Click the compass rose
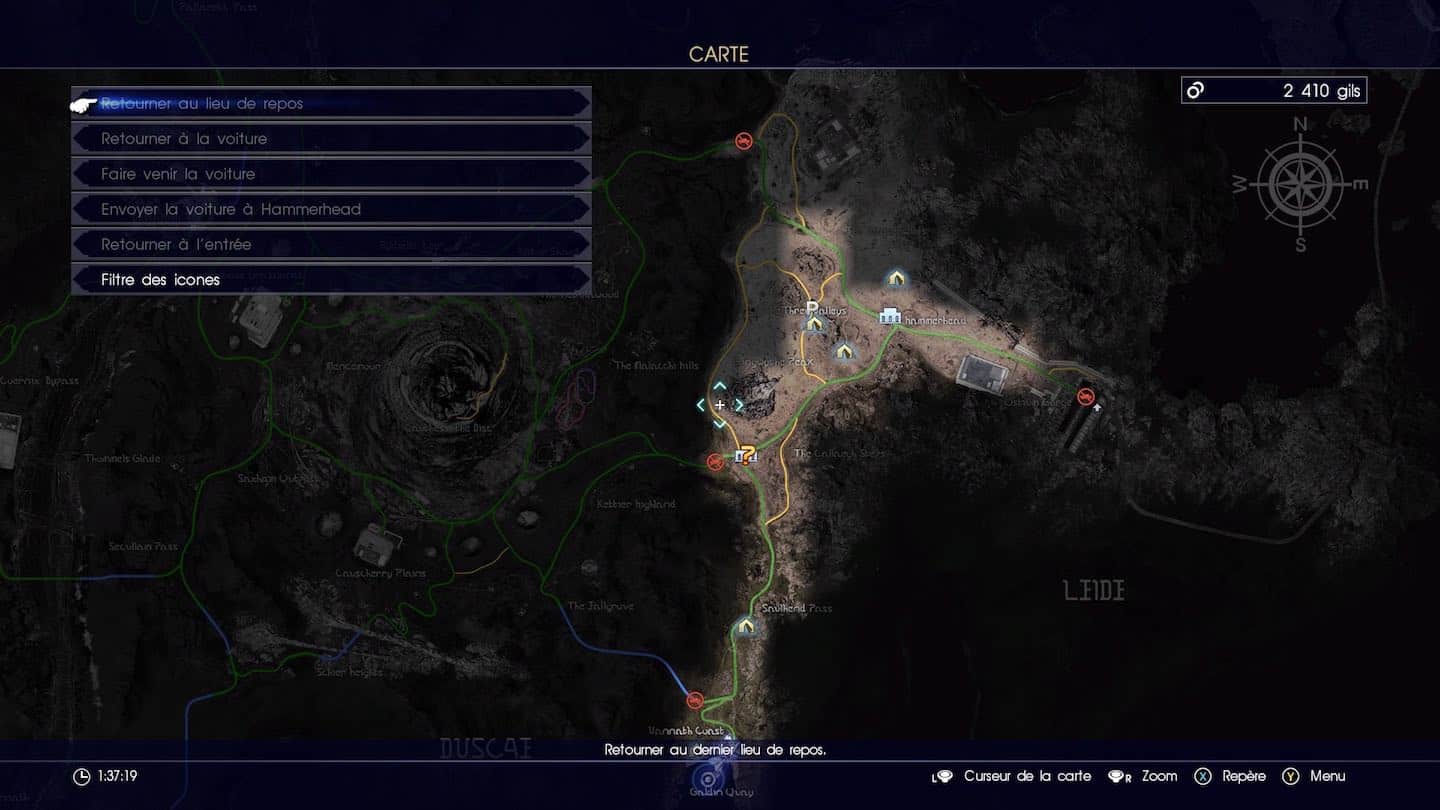 (x=1300, y=185)
